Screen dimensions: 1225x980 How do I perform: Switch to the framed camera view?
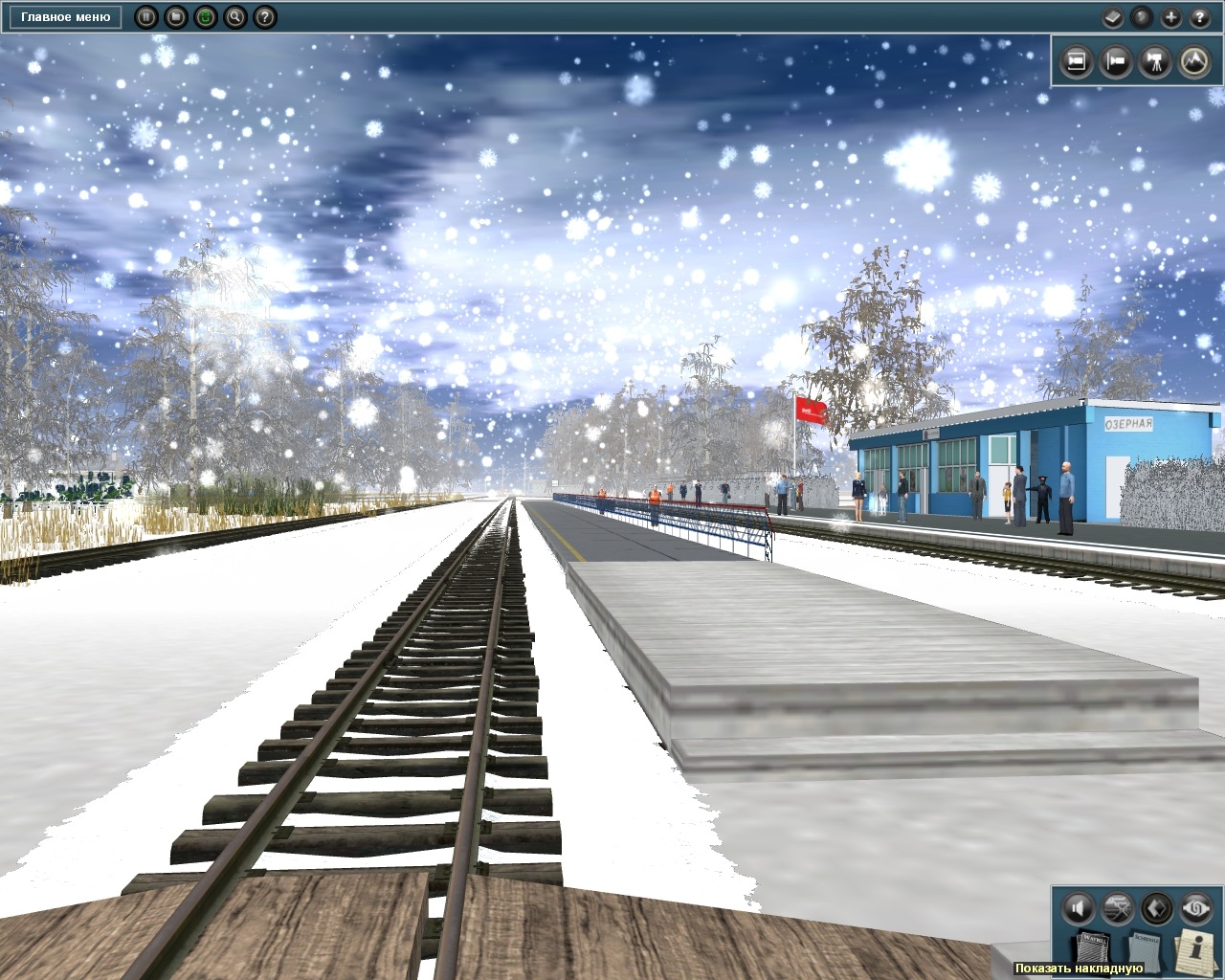1076,62
